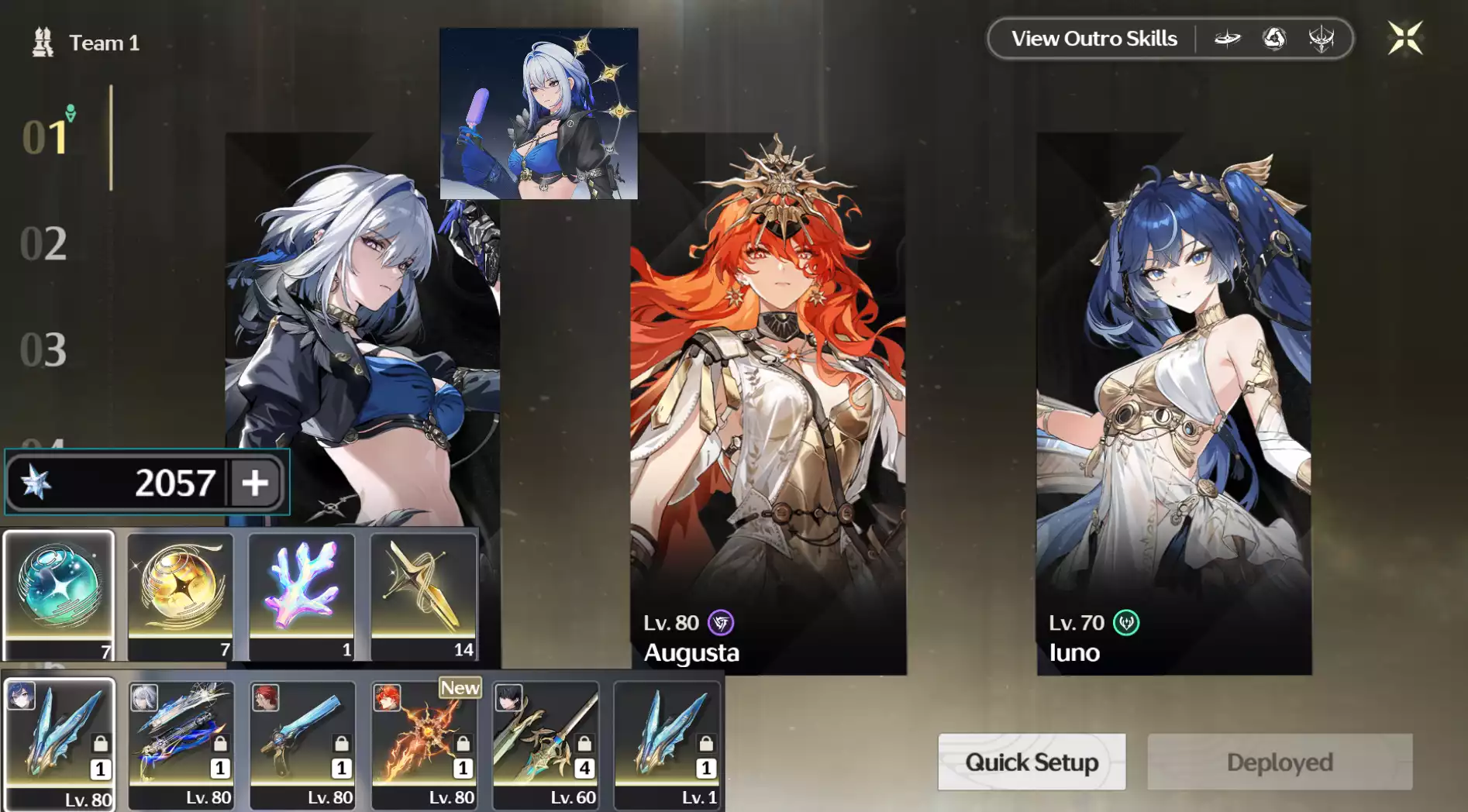Screen dimensions: 1468x812
Task: Open the white-haired character thumbnail
Action: (x=539, y=114)
